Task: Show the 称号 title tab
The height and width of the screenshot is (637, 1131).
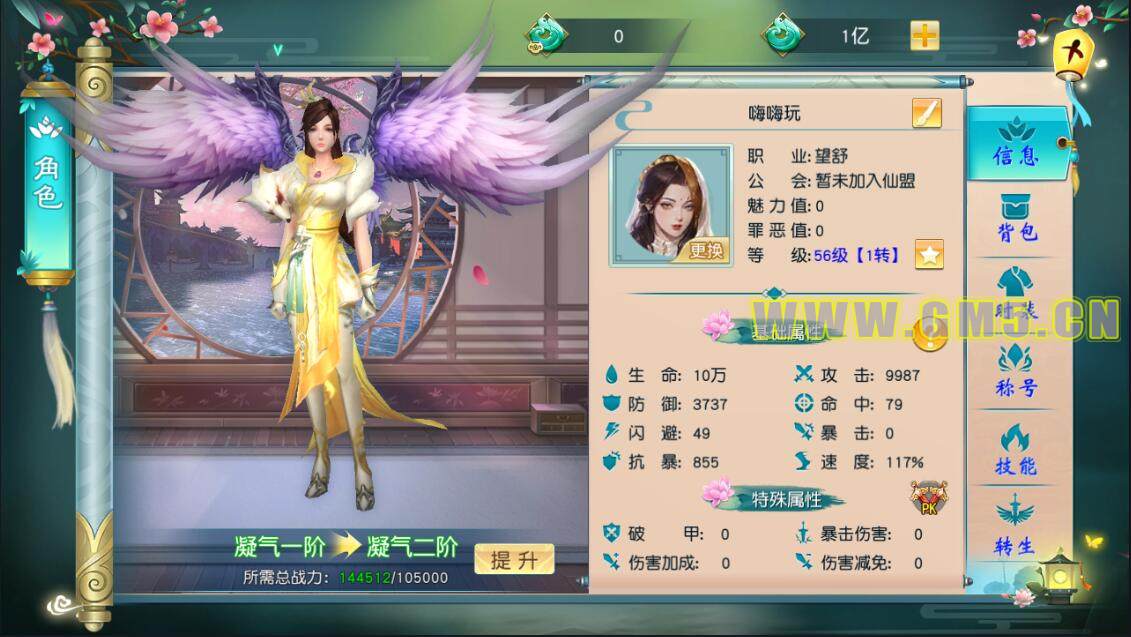Action: 1016,372
